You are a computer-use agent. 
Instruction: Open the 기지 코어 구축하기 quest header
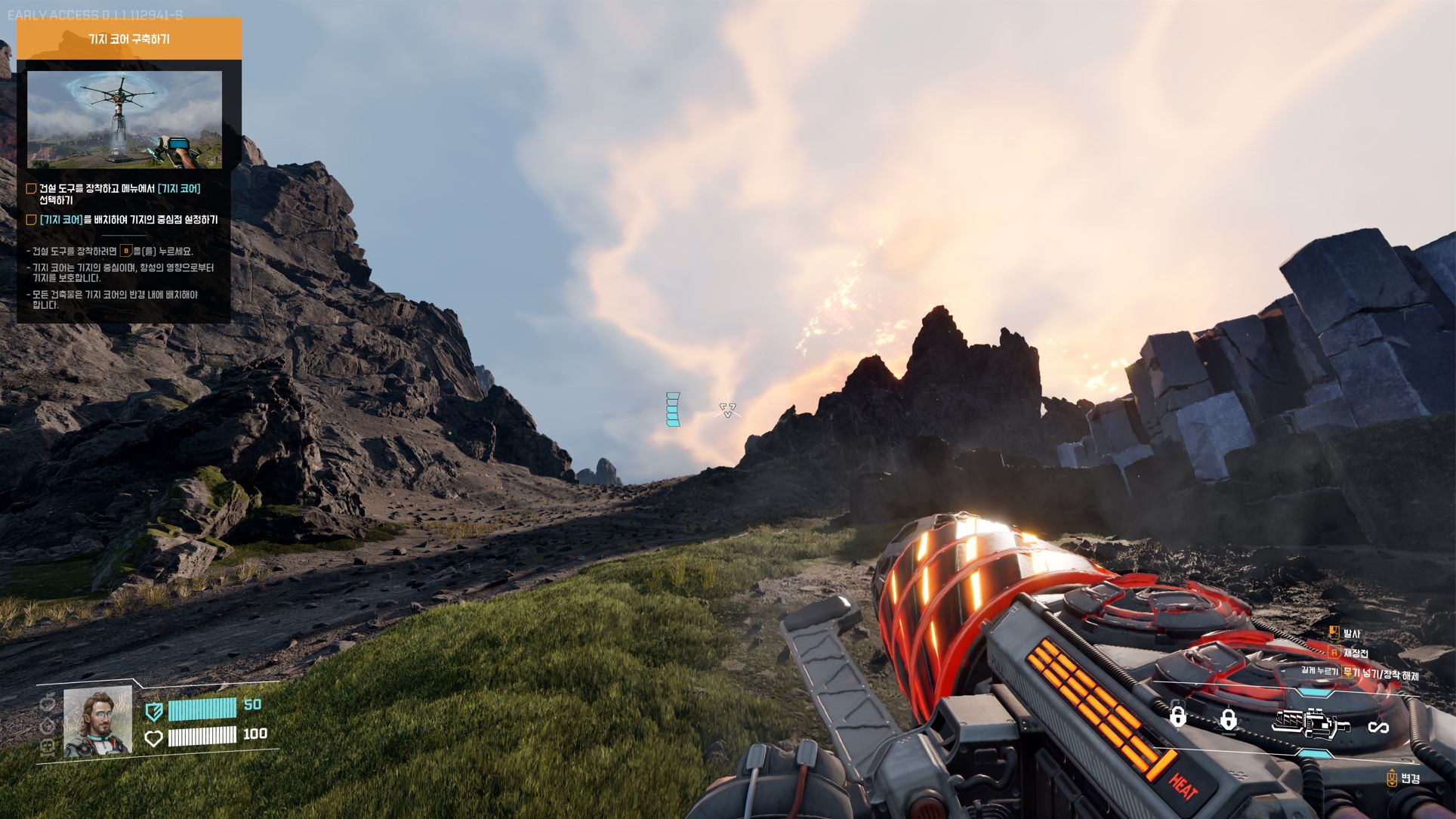click(x=129, y=39)
